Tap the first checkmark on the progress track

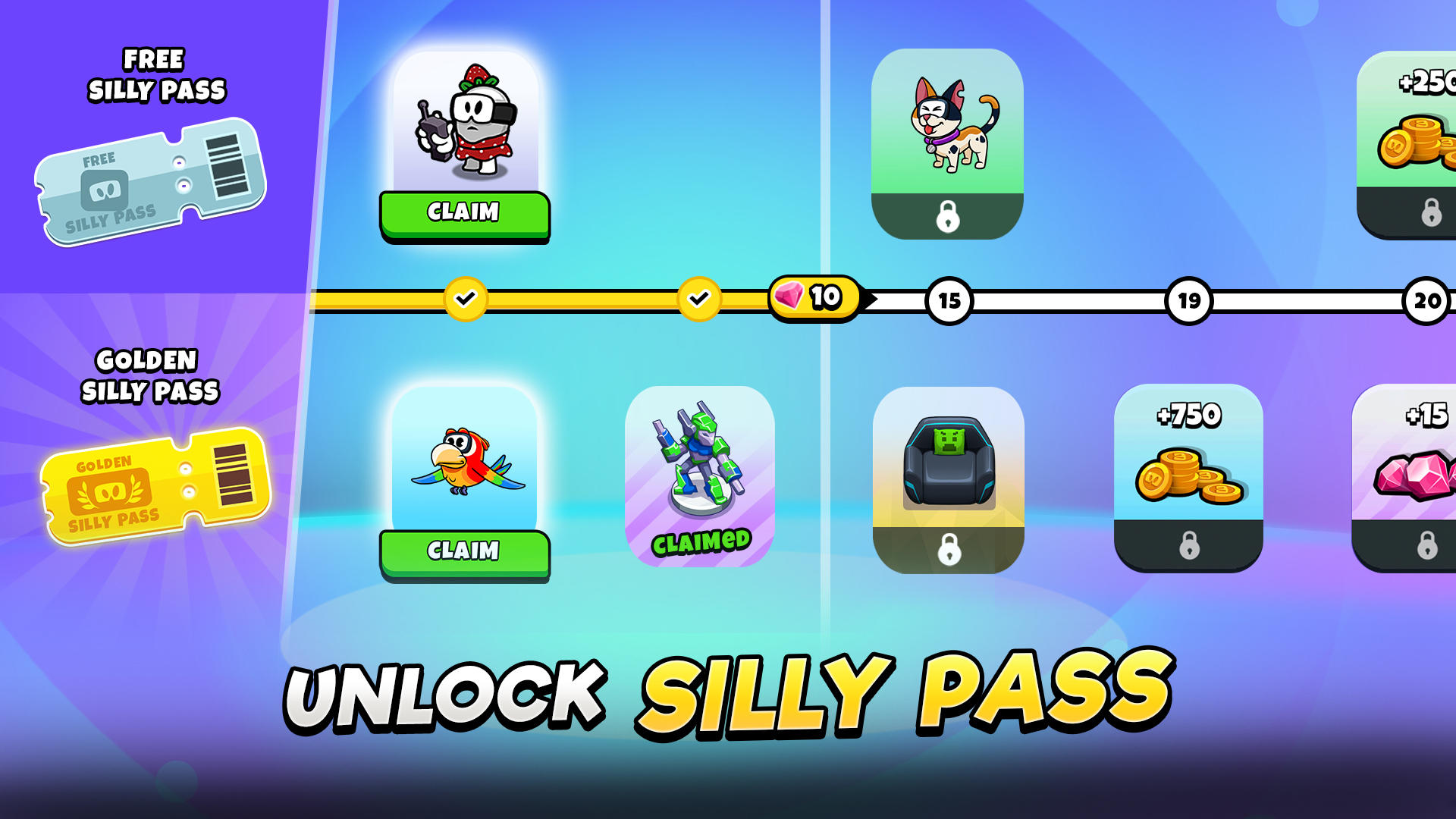467,299
